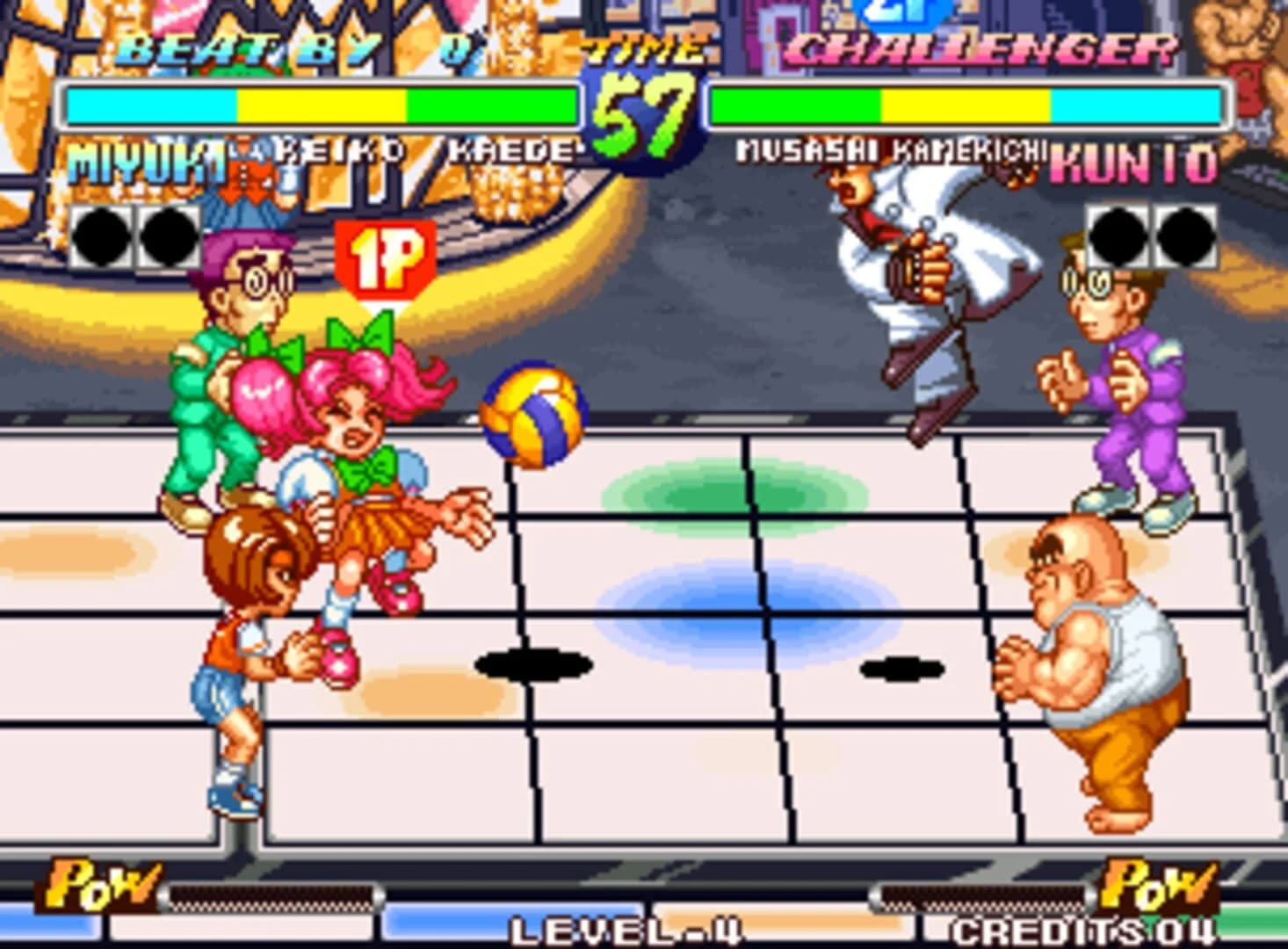Open the CHALLENGER banner details
Screen dimensions: 1288x949
[980, 48]
